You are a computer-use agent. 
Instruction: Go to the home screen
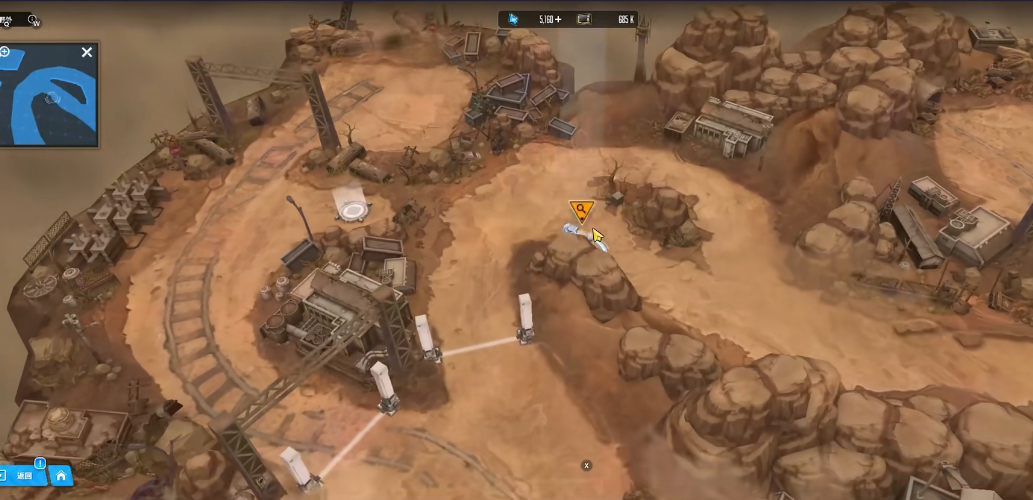(61, 476)
